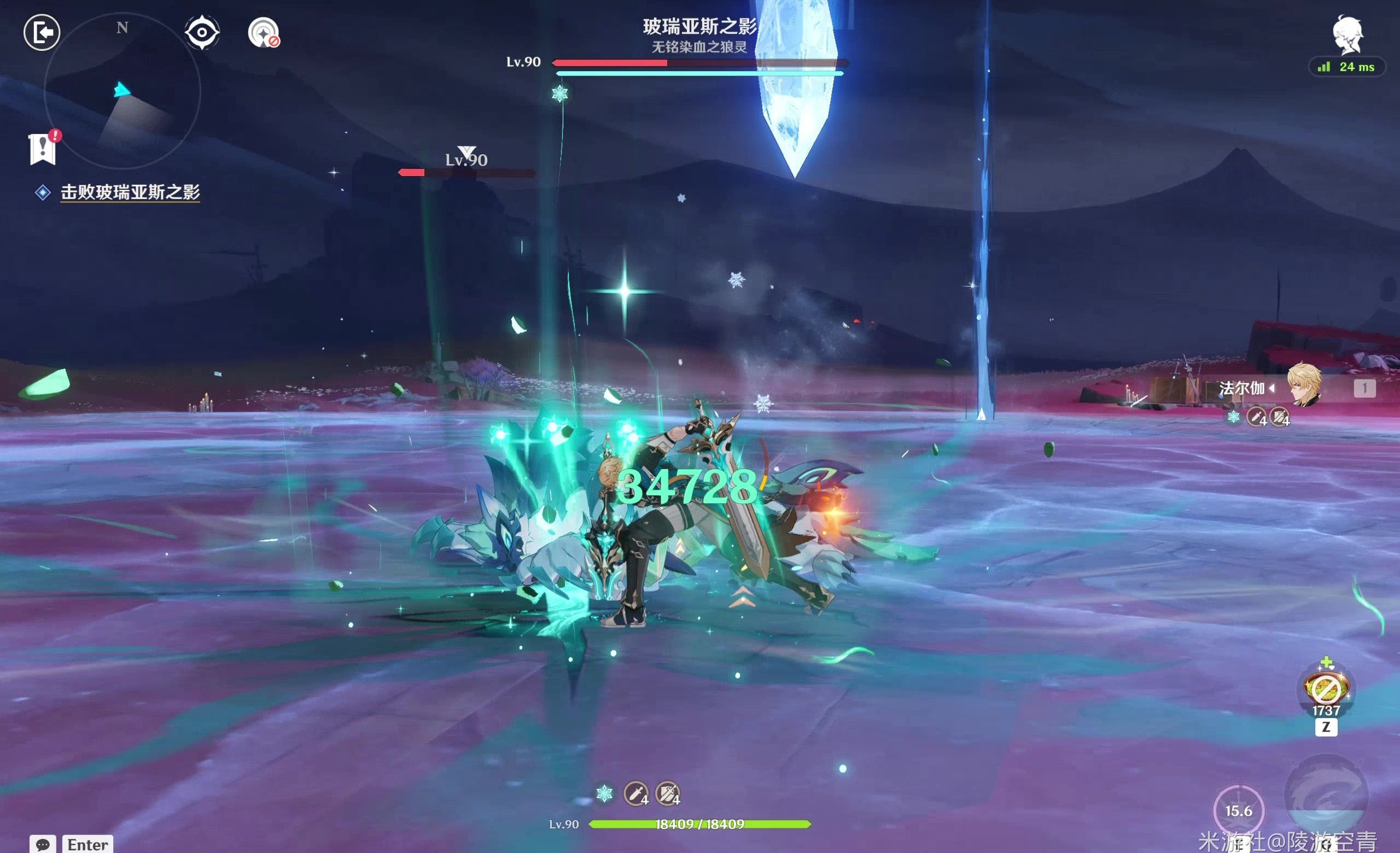Activate the elemental skill on cooldown

pos(1239,810)
